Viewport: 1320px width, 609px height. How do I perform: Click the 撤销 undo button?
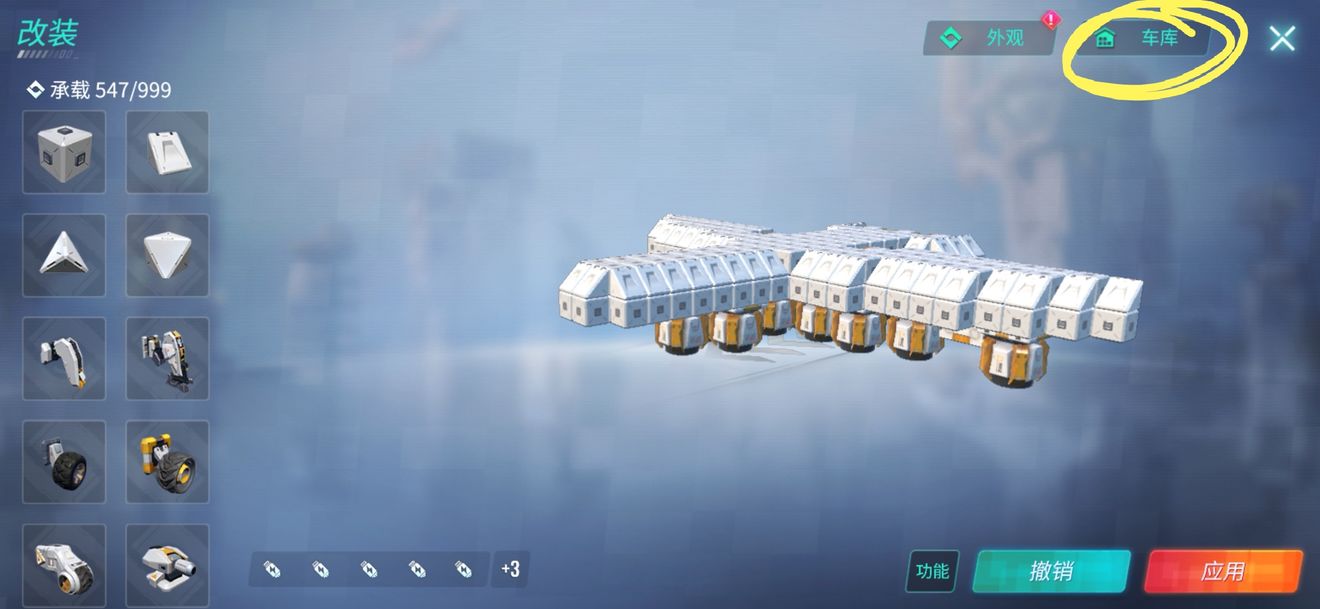[x=1051, y=571]
